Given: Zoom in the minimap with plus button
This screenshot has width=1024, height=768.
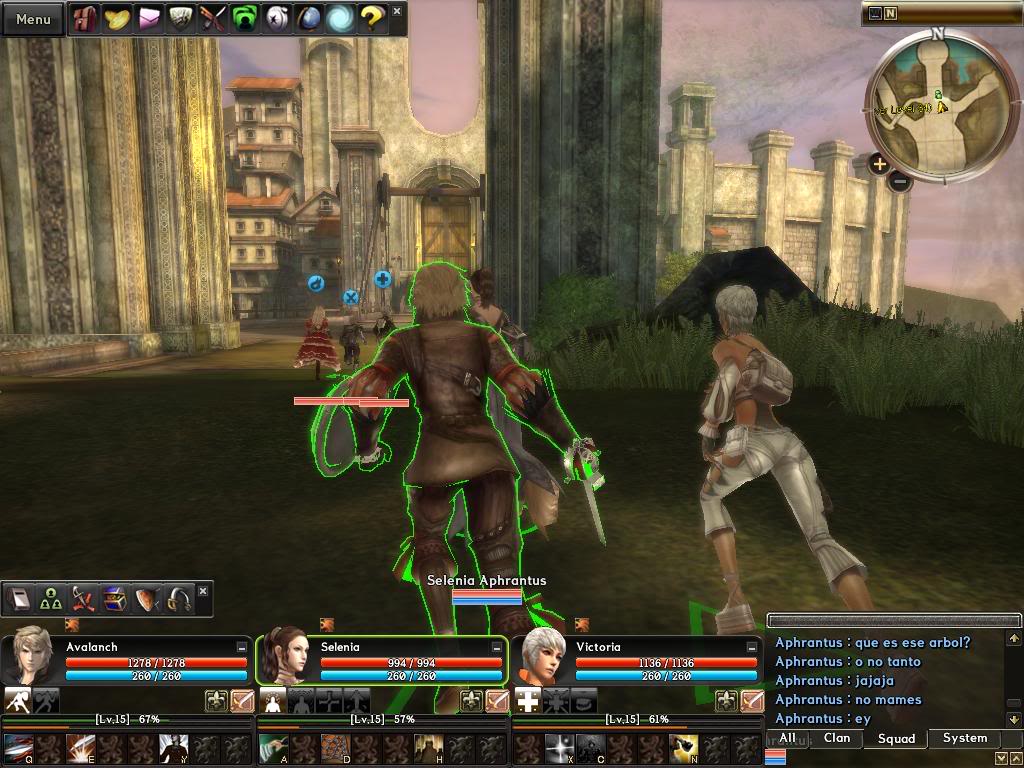Looking at the screenshot, I should 879,164.
